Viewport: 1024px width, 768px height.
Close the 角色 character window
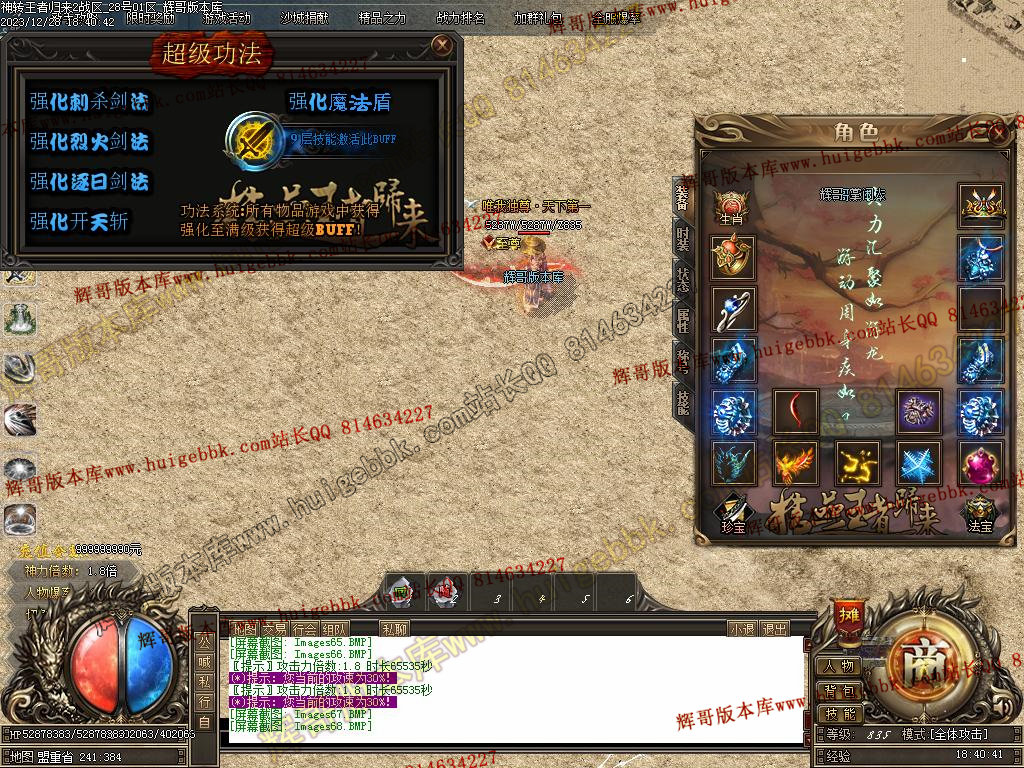pos(997,131)
